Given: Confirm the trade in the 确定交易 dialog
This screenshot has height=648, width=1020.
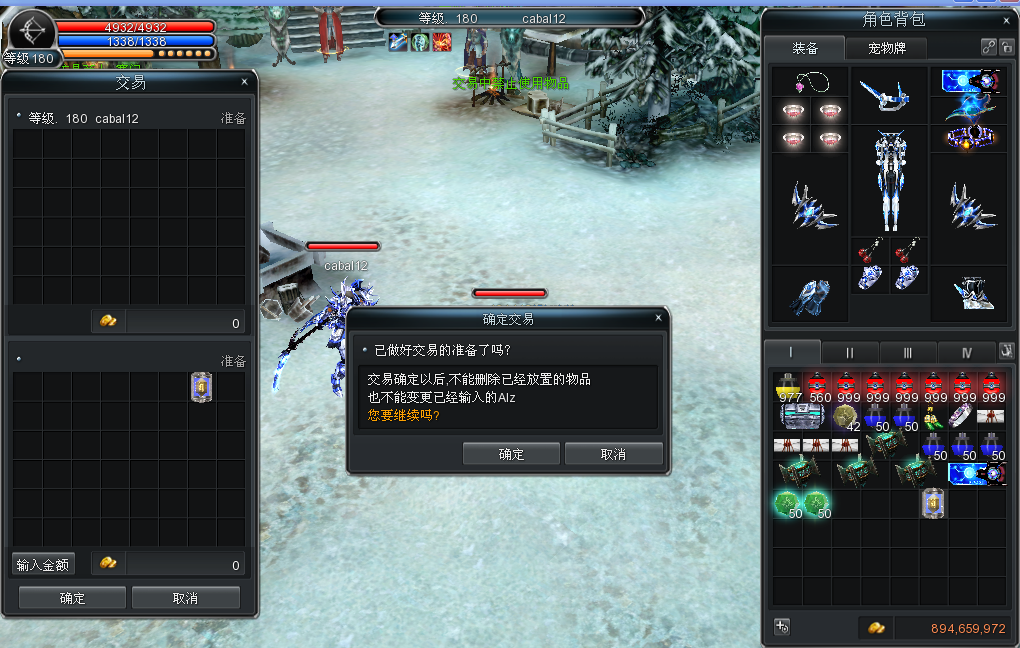Looking at the screenshot, I should pyautogui.click(x=511, y=454).
